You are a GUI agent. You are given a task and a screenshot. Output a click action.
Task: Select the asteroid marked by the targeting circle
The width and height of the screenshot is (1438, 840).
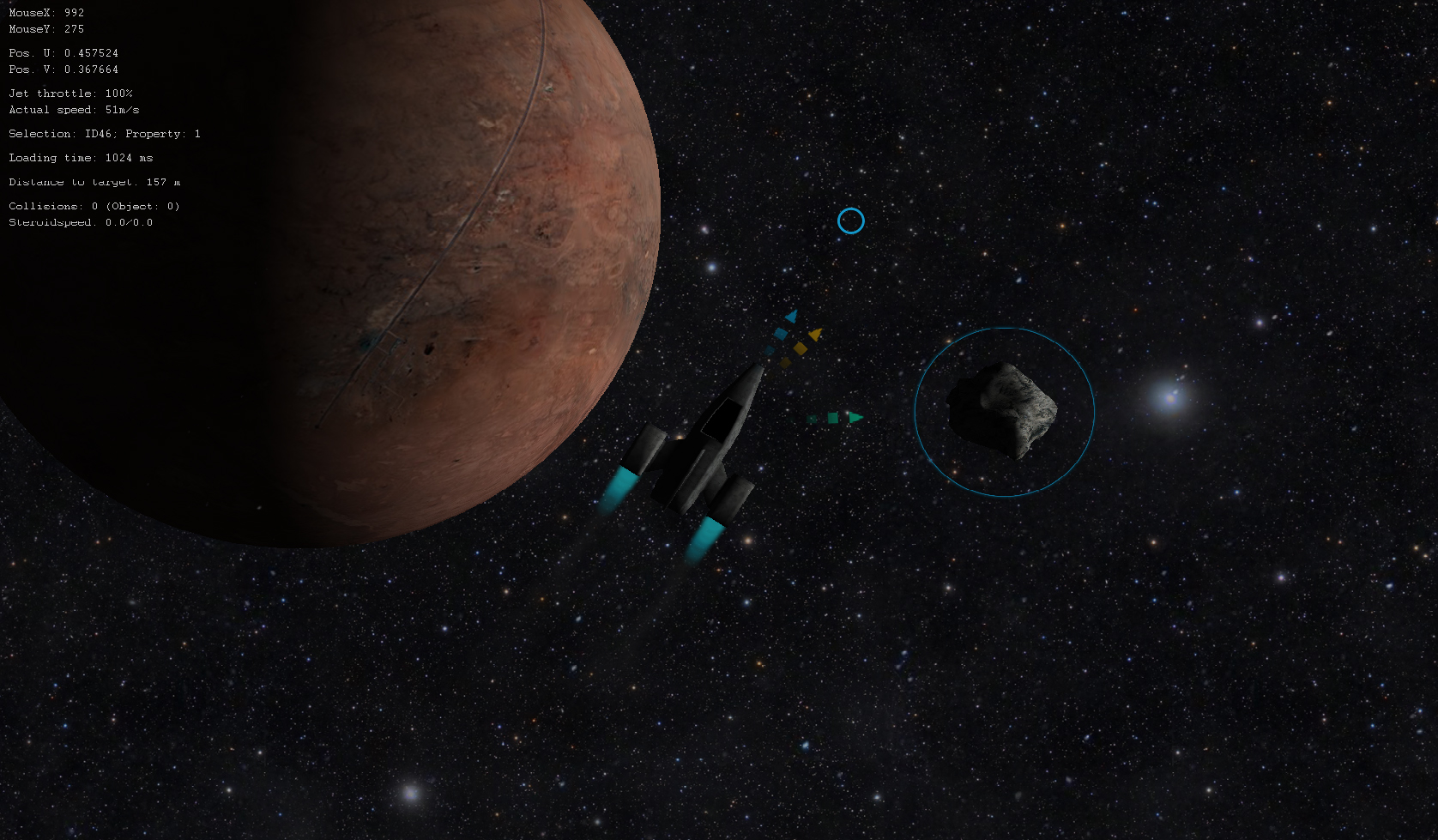click(1002, 409)
